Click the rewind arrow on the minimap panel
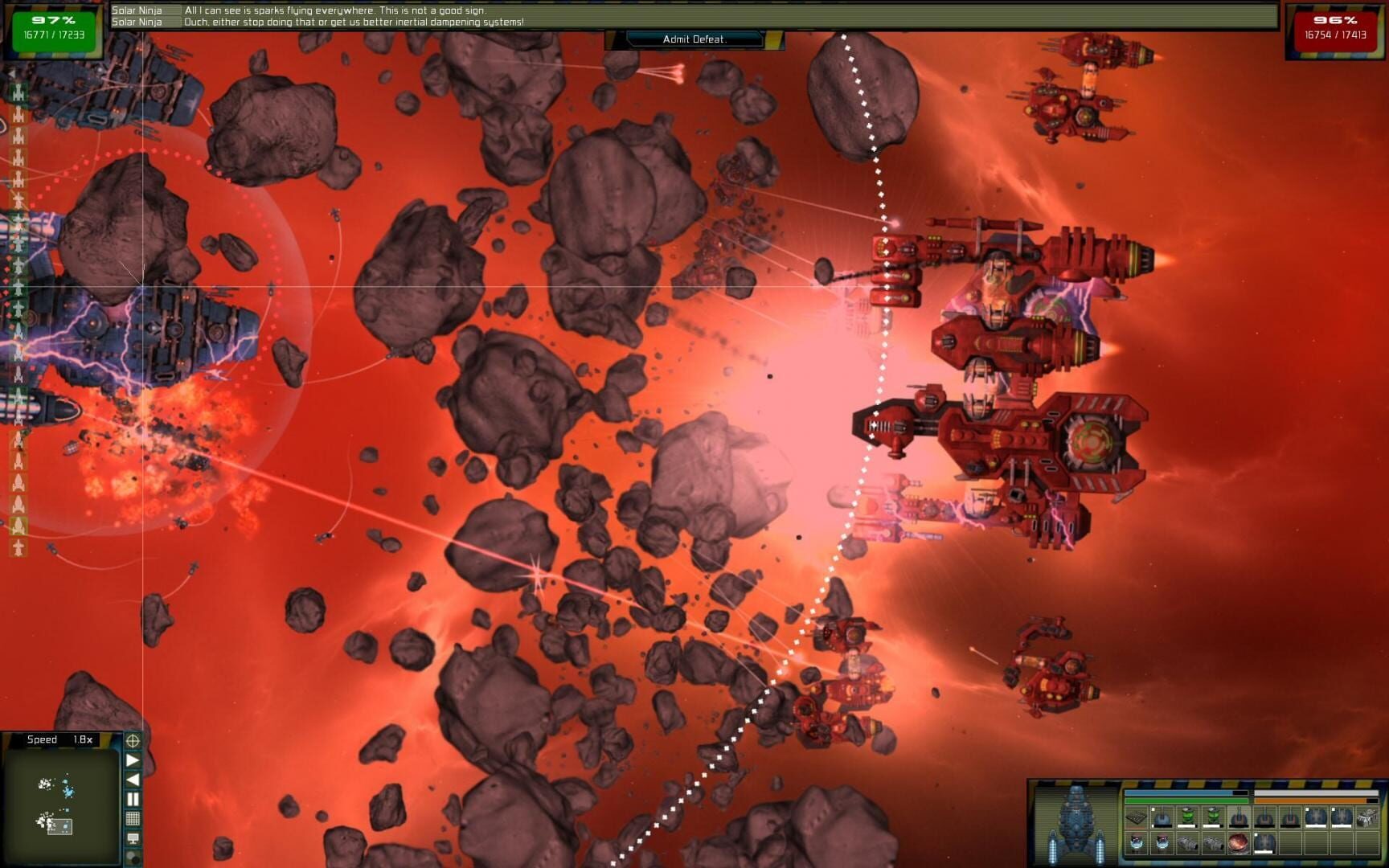The height and width of the screenshot is (868, 1389). pyautogui.click(x=133, y=778)
